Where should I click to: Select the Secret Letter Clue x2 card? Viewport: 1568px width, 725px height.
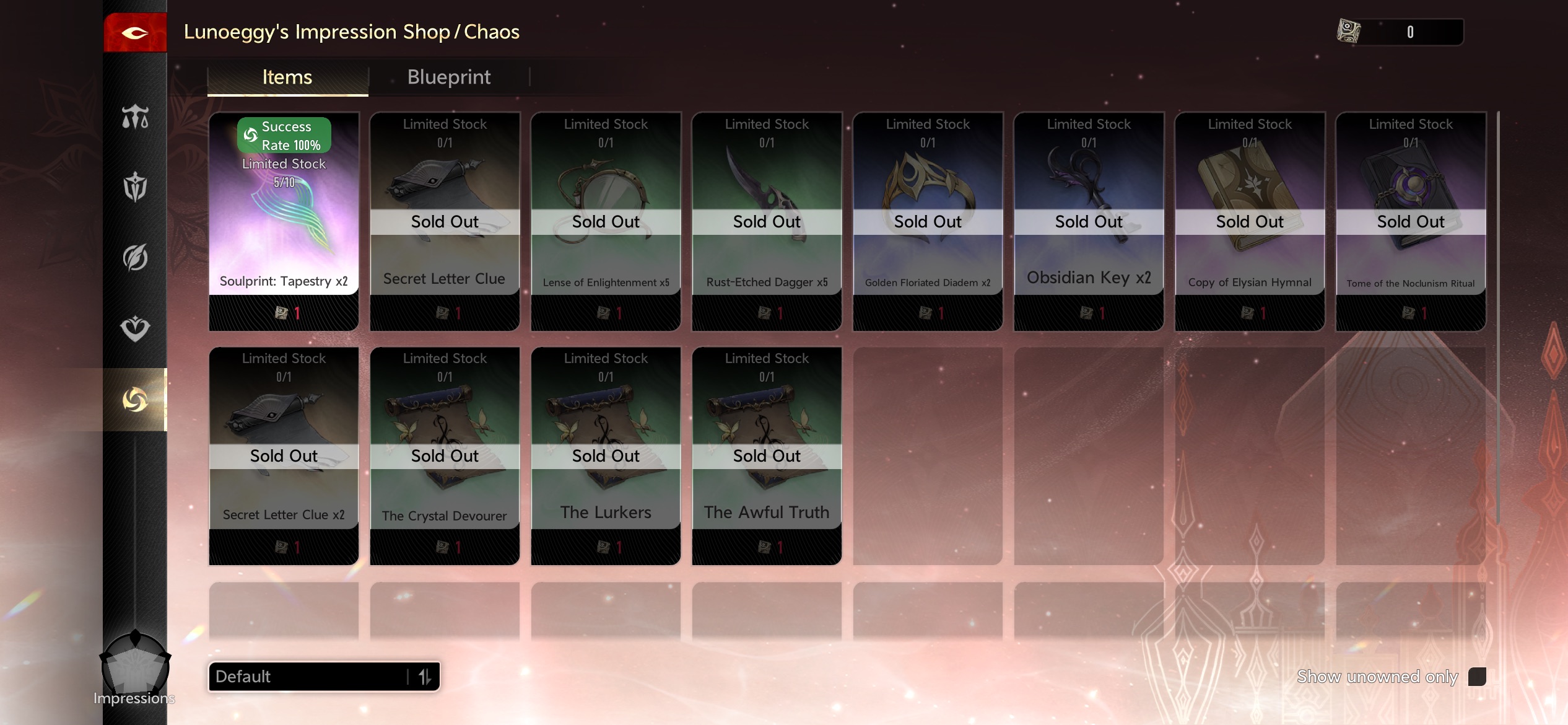coord(284,455)
